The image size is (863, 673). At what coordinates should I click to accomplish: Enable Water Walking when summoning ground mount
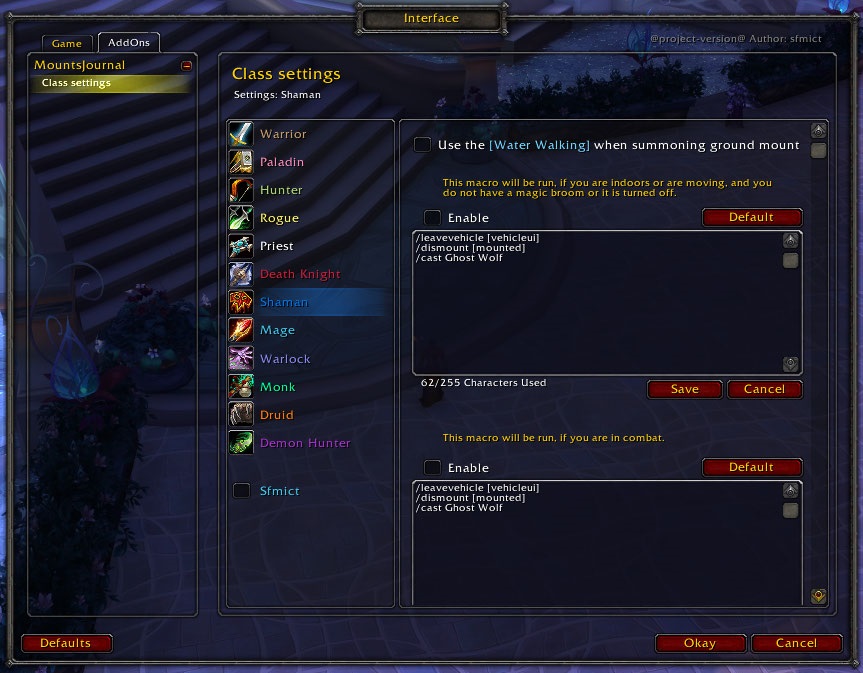click(423, 145)
